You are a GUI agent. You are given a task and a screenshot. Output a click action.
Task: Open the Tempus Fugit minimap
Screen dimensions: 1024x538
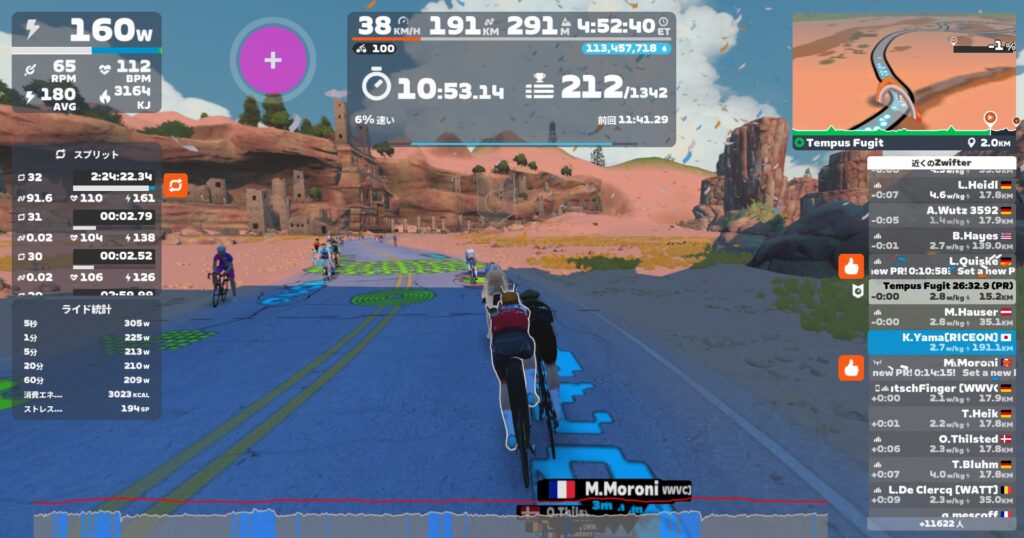[x=904, y=75]
